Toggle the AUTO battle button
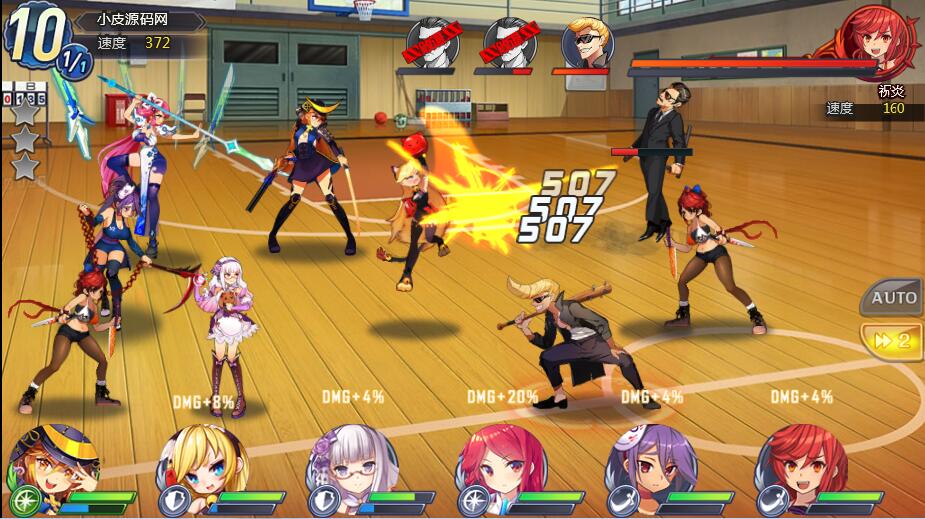The width and height of the screenshot is (925, 519). 893,298
